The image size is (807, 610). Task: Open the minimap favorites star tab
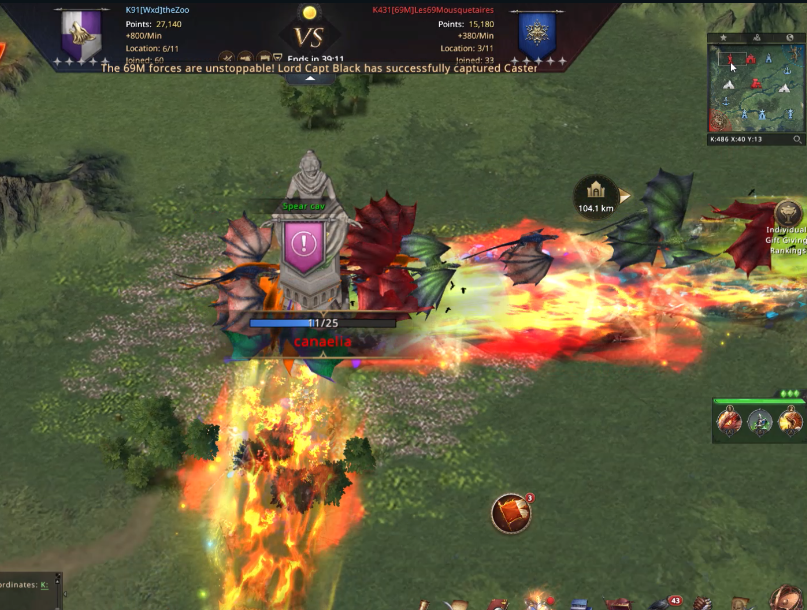coord(723,37)
